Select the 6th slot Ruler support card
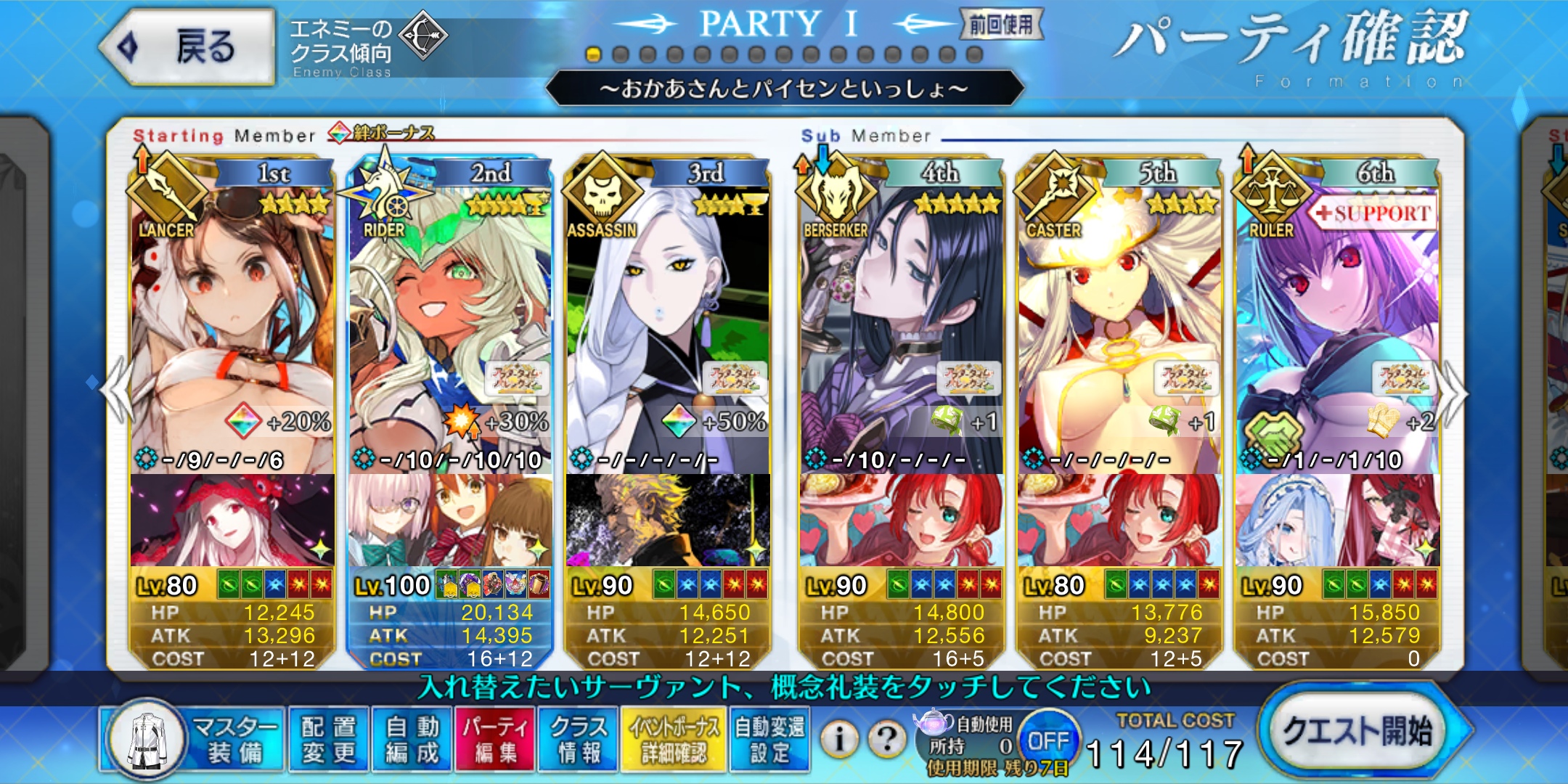The image size is (1568, 784). point(1337,327)
